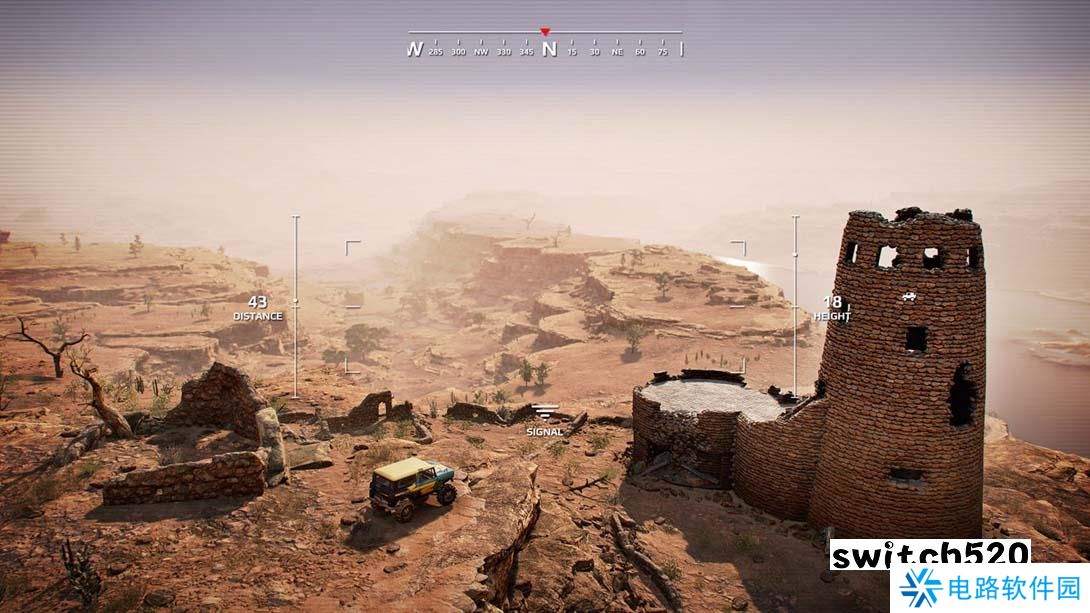The height and width of the screenshot is (613, 1090).
Task: Click the Signal strength indicator icon
Action: [545, 412]
